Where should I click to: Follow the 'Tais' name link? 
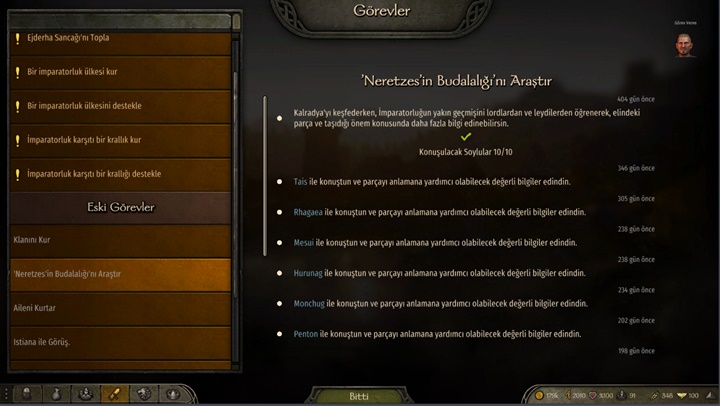(302, 182)
